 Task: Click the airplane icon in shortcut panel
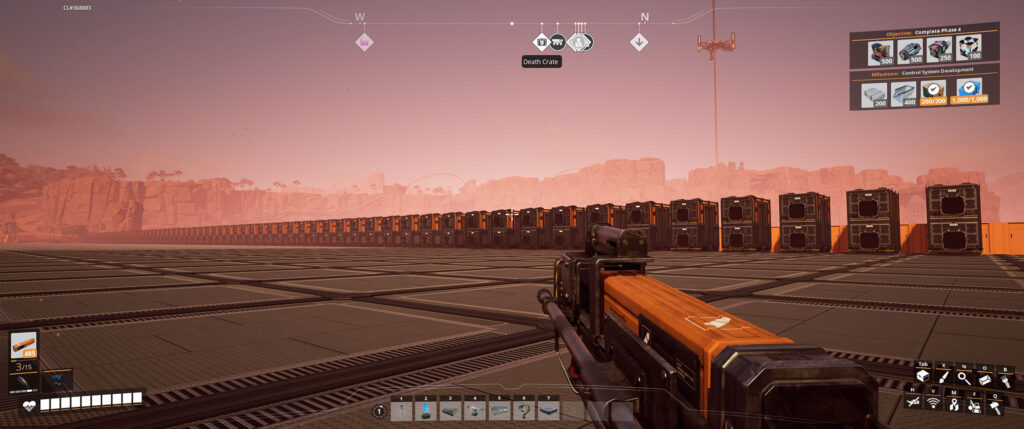(914, 401)
